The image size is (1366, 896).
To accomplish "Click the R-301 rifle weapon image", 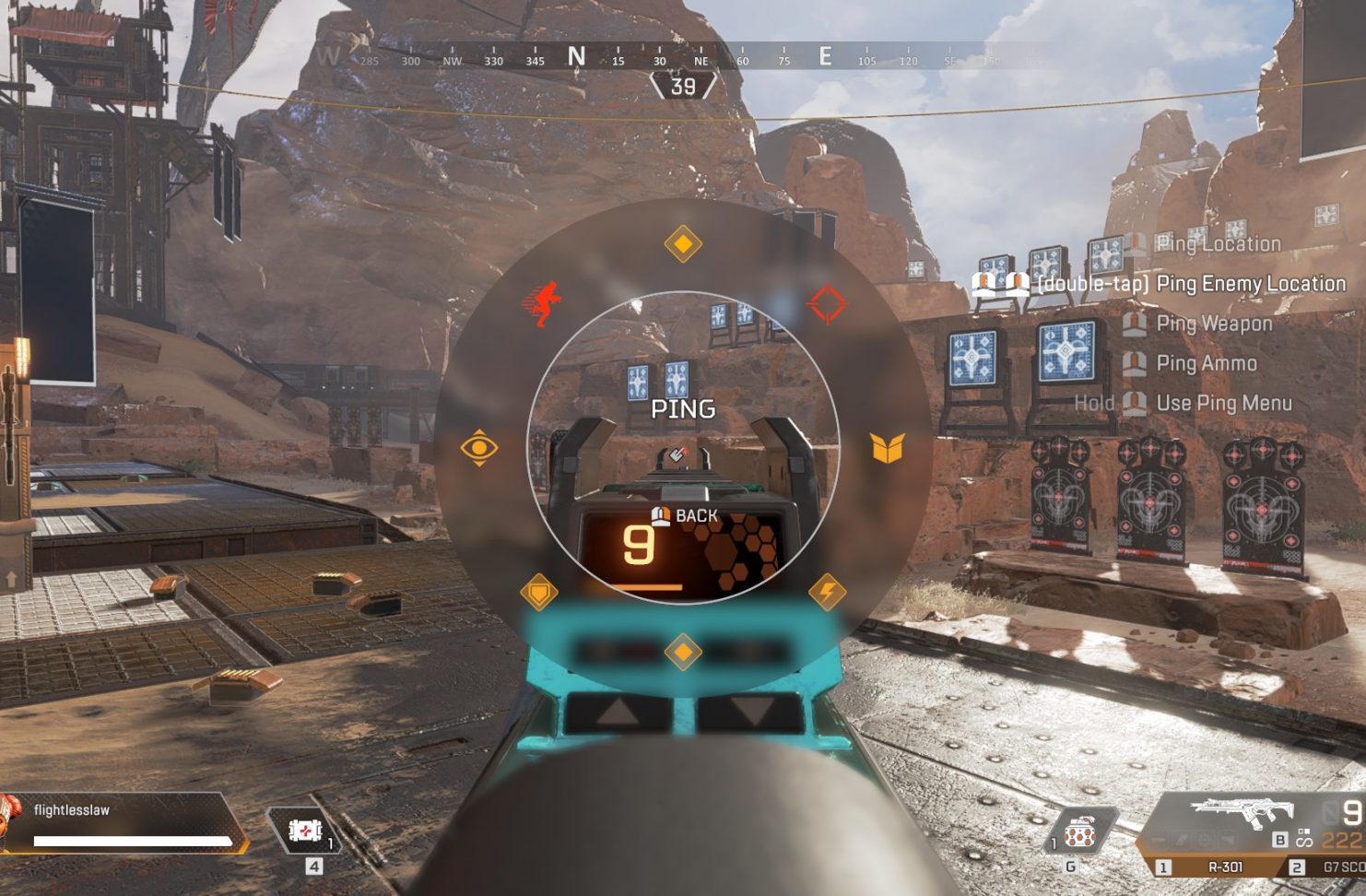I will pyautogui.click(x=1238, y=813).
